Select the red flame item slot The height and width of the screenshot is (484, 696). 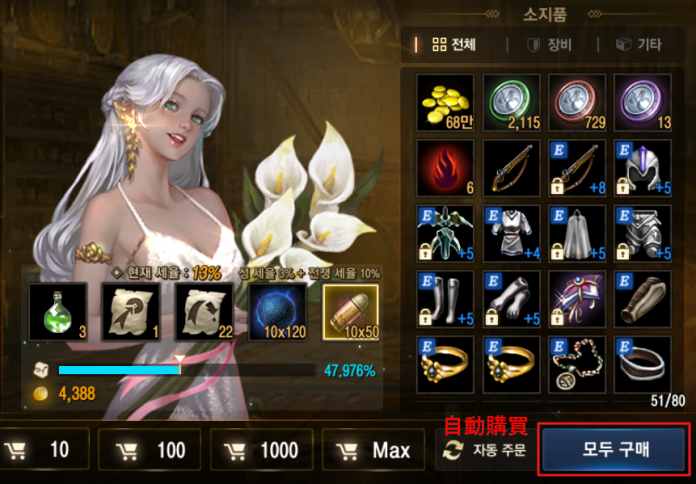(x=446, y=167)
